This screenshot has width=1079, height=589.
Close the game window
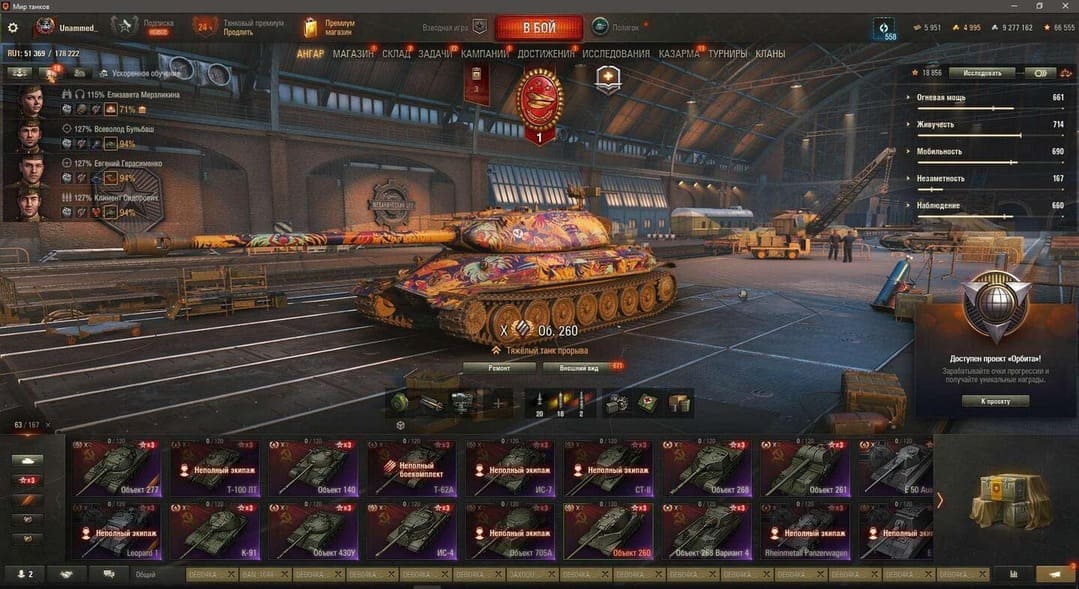pyautogui.click(x=1066, y=6)
